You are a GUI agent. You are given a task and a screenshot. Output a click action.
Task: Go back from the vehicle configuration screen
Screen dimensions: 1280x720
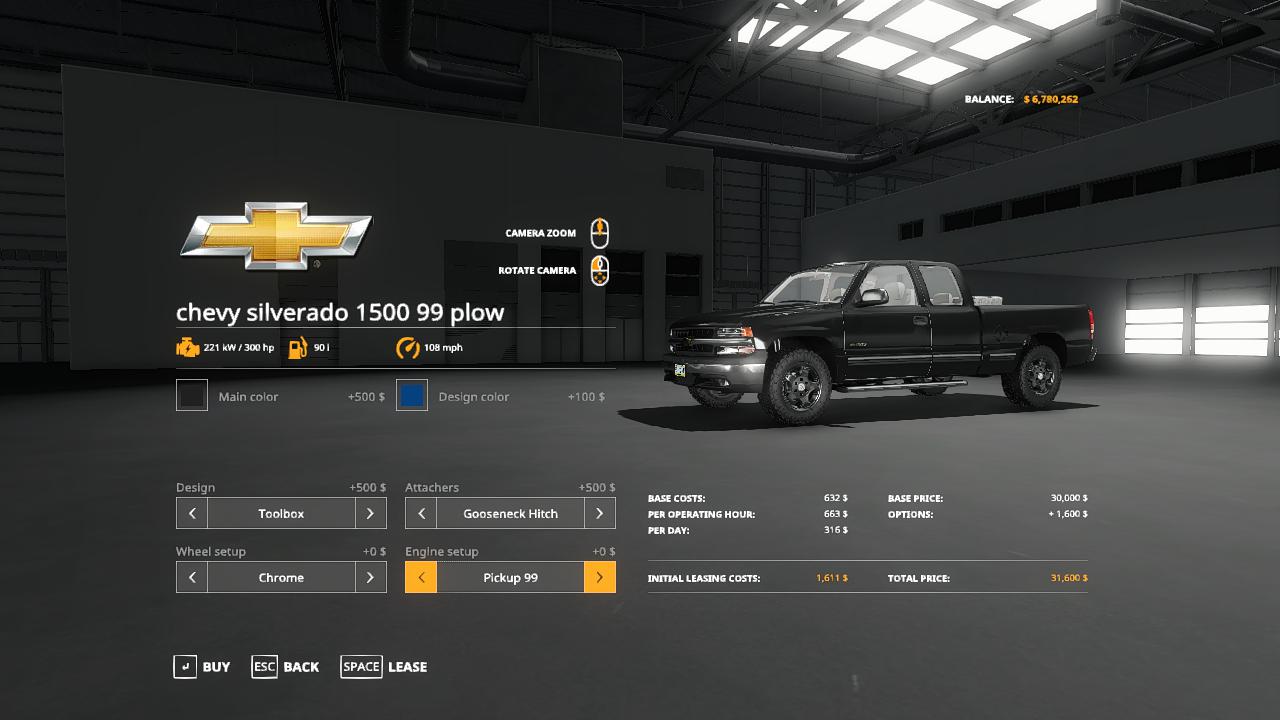[286, 667]
